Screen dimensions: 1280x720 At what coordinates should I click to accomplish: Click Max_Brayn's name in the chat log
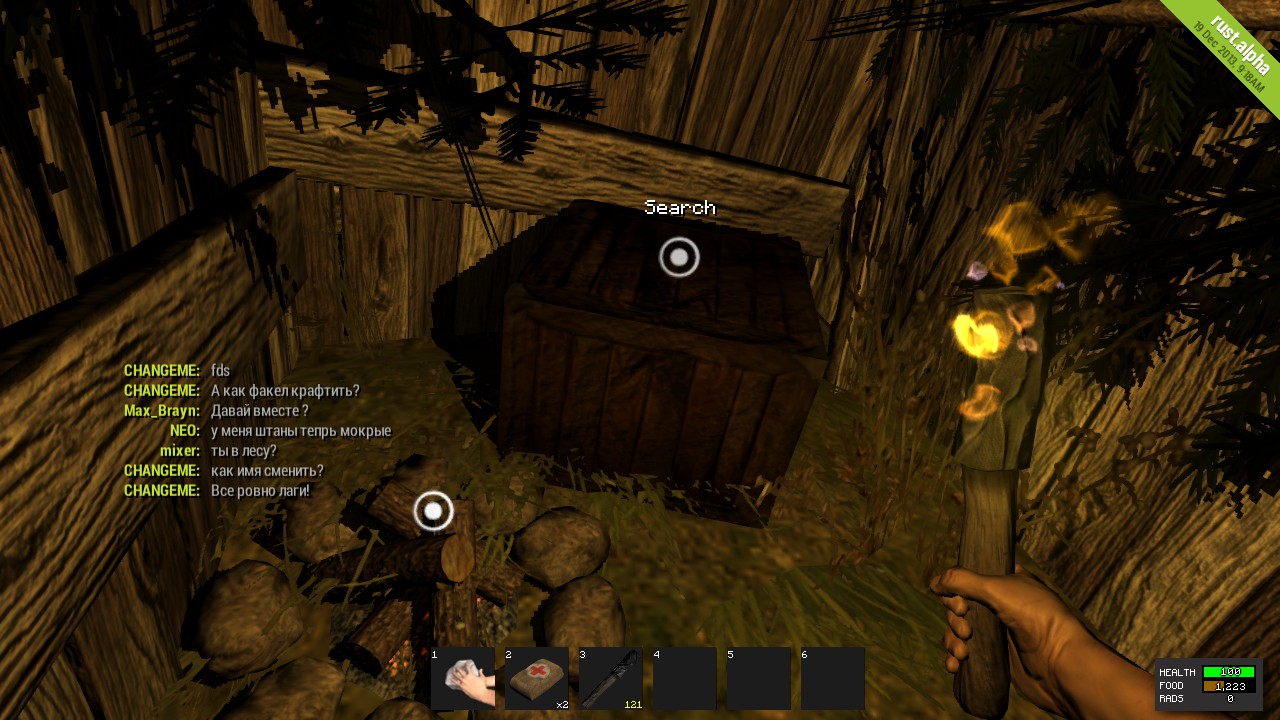(x=162, y=411)
